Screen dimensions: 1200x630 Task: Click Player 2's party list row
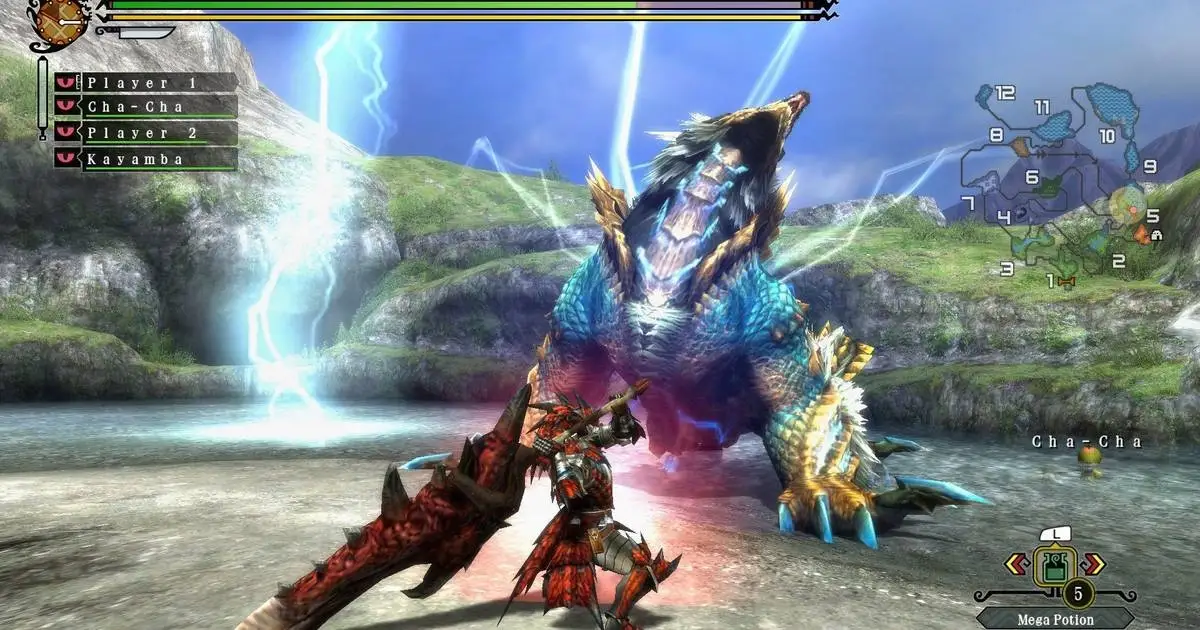pyautogui.click(x=146, y=133)
